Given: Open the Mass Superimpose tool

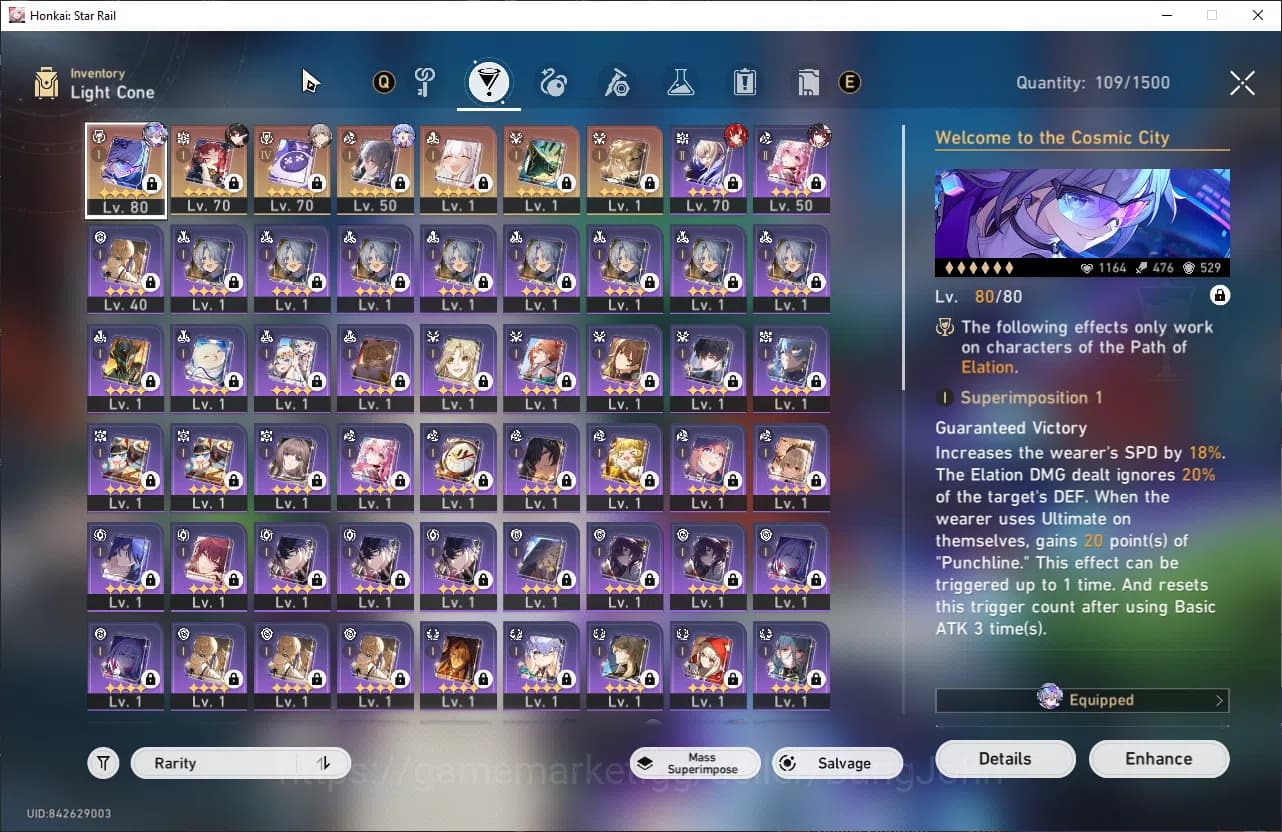Looking at the screenshot, I should 694,763.
